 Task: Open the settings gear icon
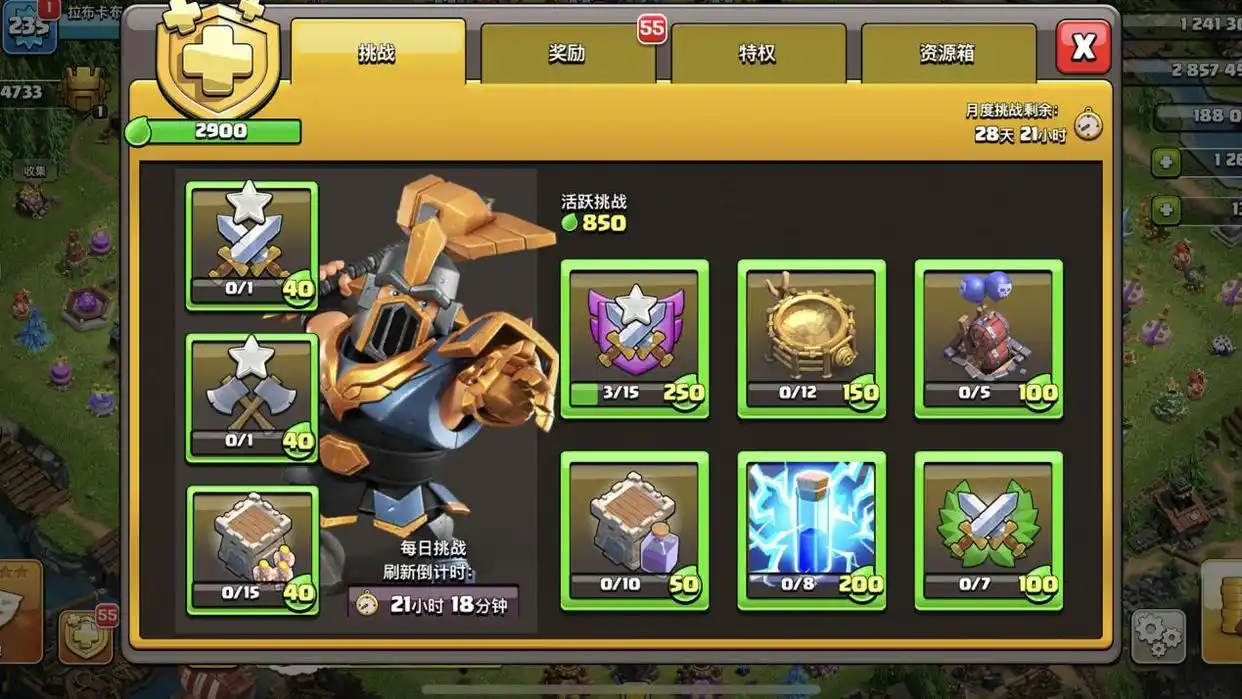click(x=1158, y=636)
